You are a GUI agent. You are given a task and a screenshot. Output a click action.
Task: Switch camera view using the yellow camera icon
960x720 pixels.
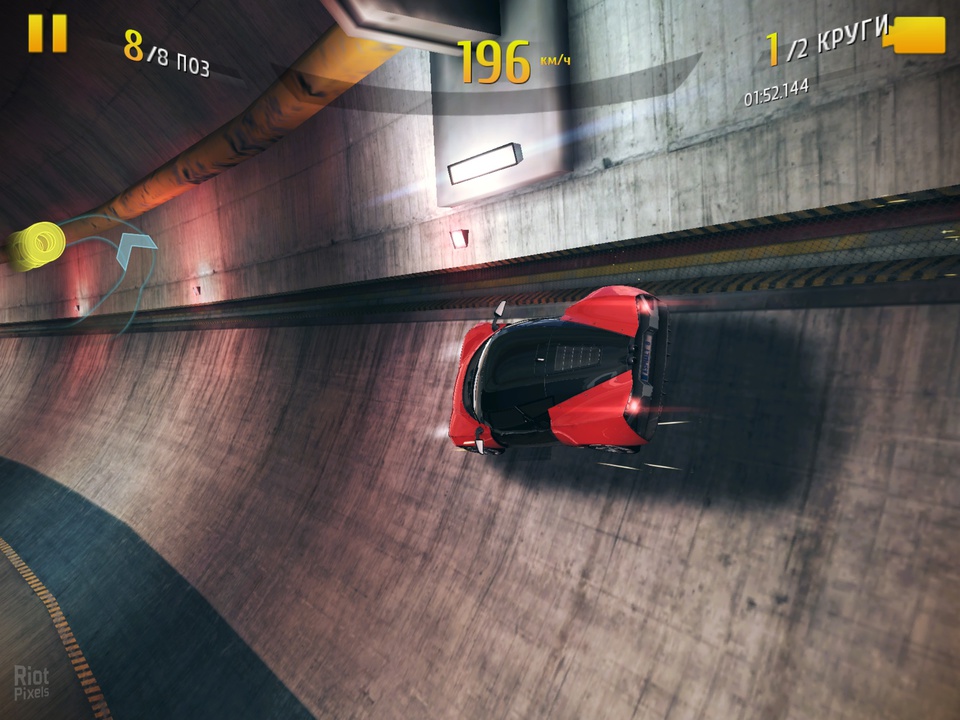tap(917, 35)
